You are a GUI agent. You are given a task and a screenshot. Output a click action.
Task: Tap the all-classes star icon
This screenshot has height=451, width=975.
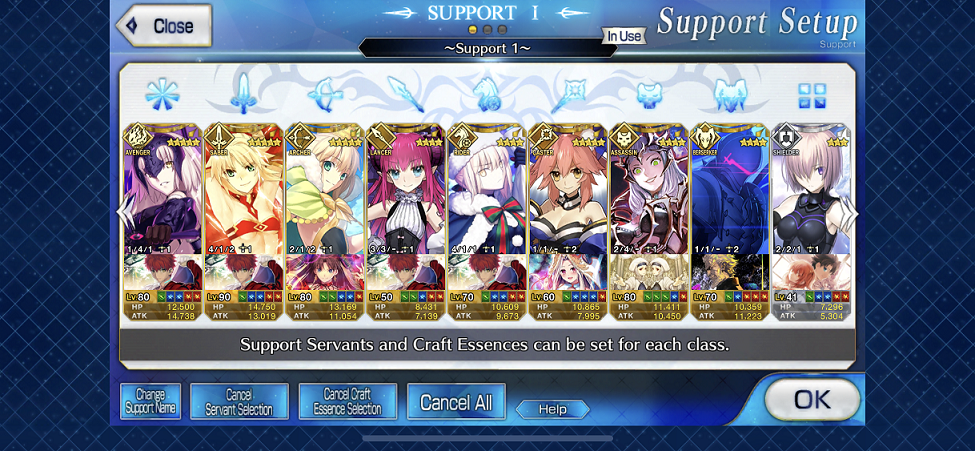(160, 95)
